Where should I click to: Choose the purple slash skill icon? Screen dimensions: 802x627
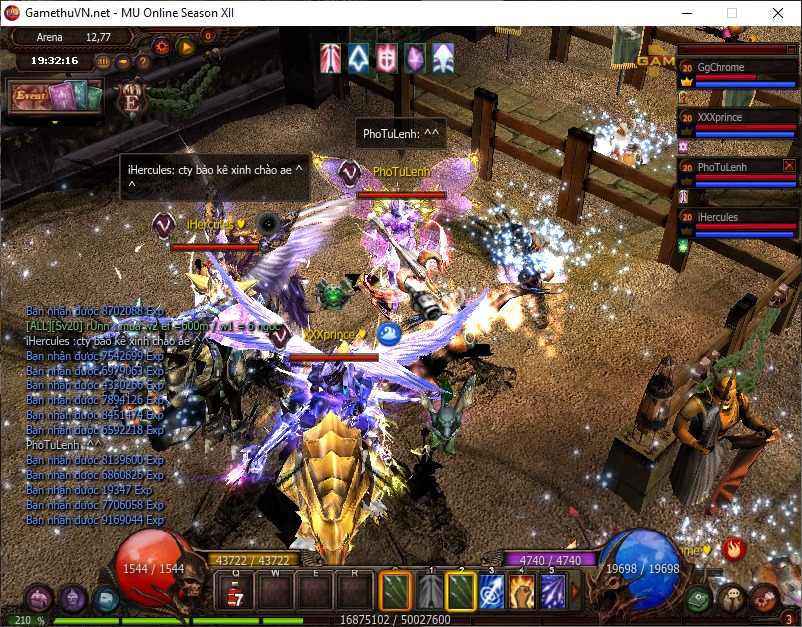[x=552, y=592]
